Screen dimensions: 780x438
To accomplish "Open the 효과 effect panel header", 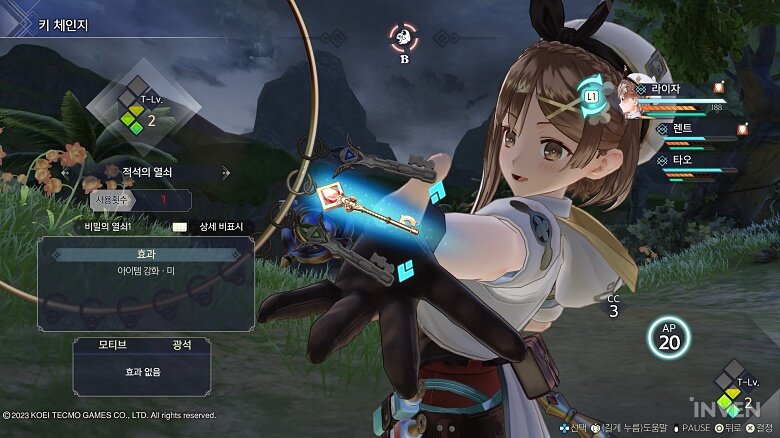I will click(140, 254).
